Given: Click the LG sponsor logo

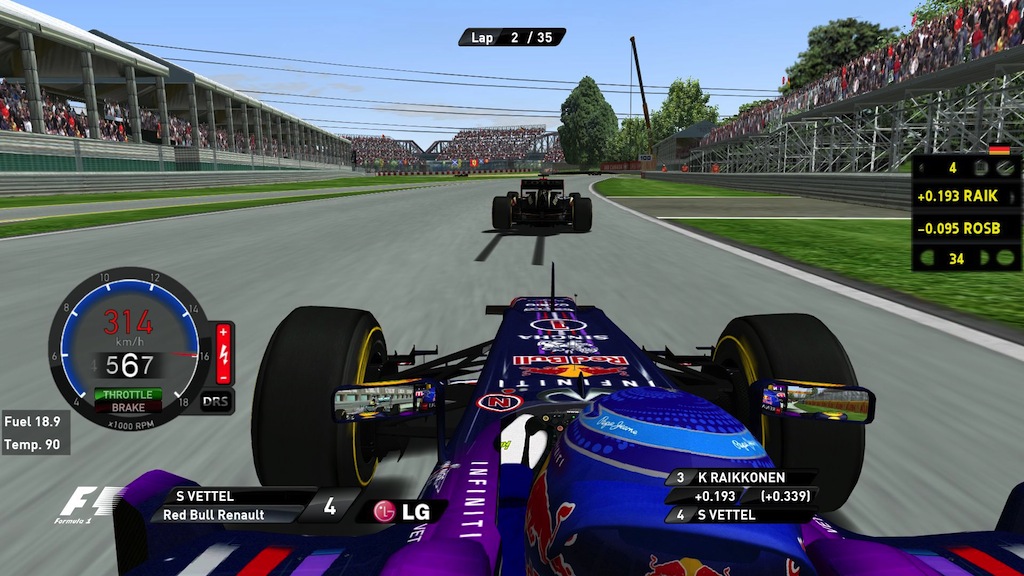Looking at the screenshot, I should (x=401, y=511).
